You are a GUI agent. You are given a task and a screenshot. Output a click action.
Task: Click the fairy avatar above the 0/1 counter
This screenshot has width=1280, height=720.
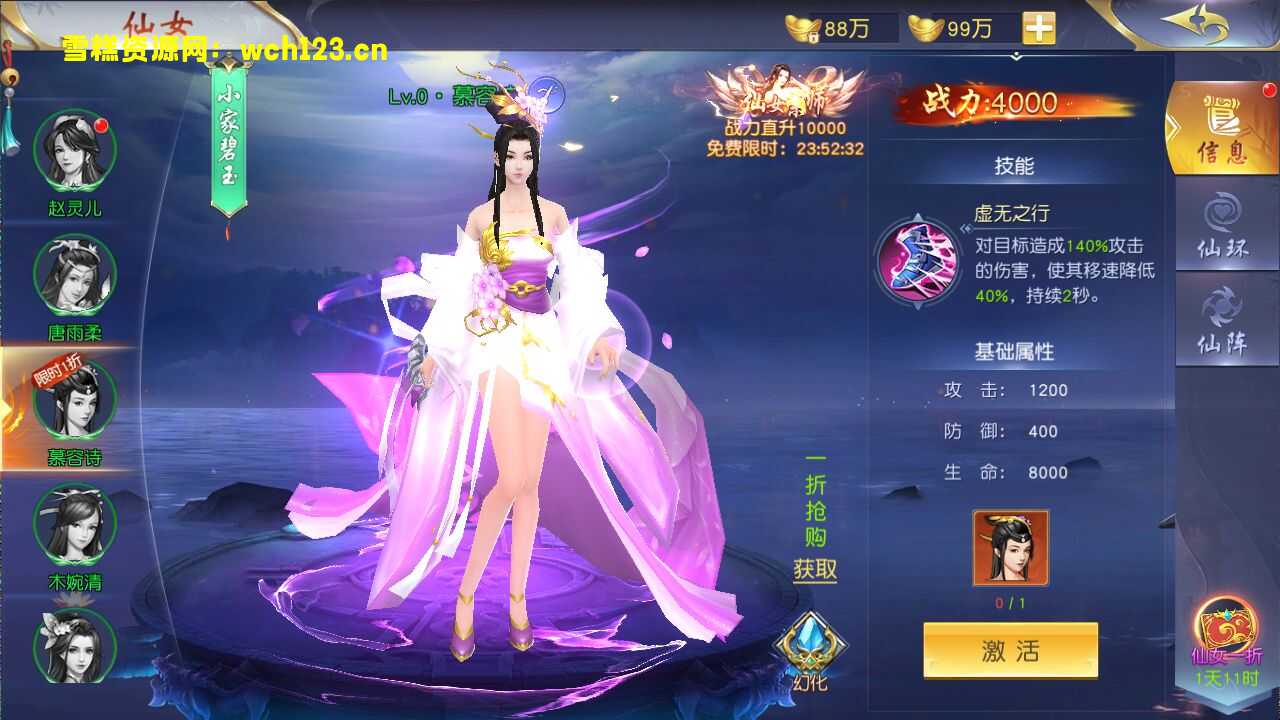[x=1009, y=548]
